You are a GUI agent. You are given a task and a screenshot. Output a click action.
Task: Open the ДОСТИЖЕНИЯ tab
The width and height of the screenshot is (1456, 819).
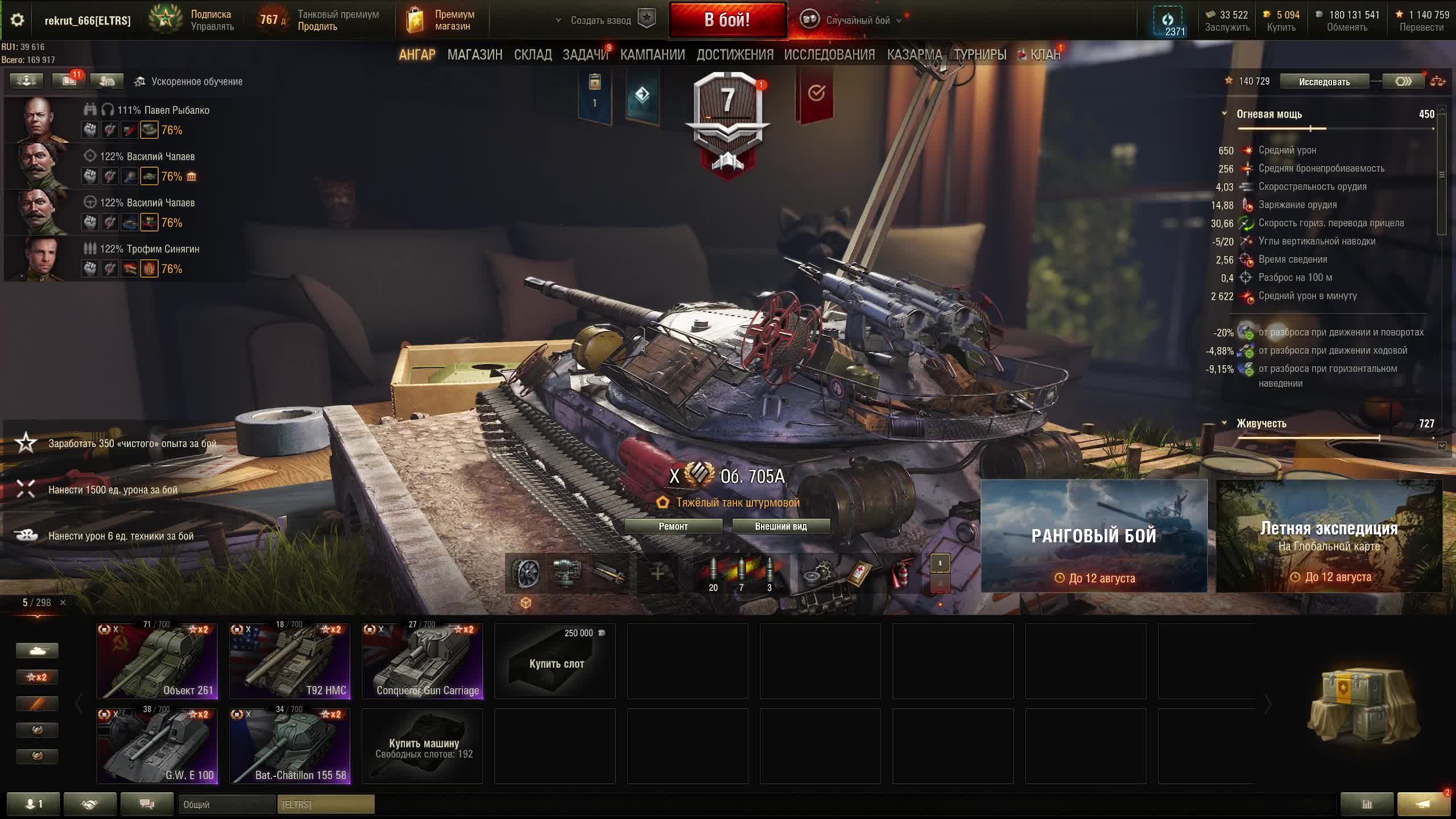point(735,55)
